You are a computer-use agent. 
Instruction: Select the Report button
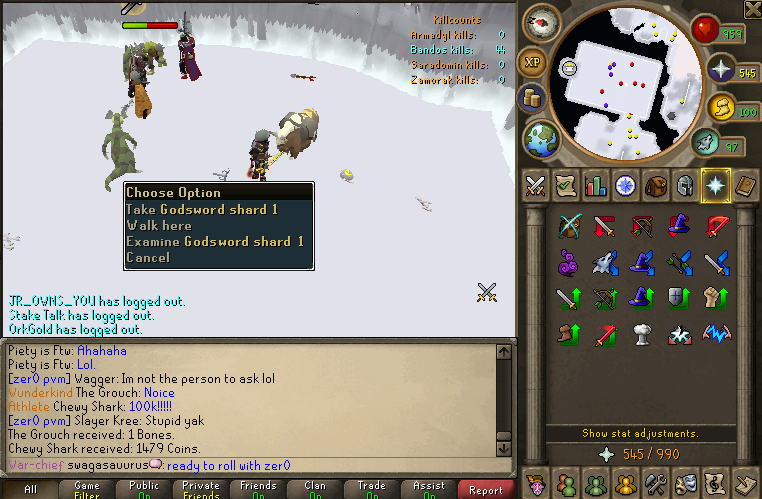(x=486, y=490)
